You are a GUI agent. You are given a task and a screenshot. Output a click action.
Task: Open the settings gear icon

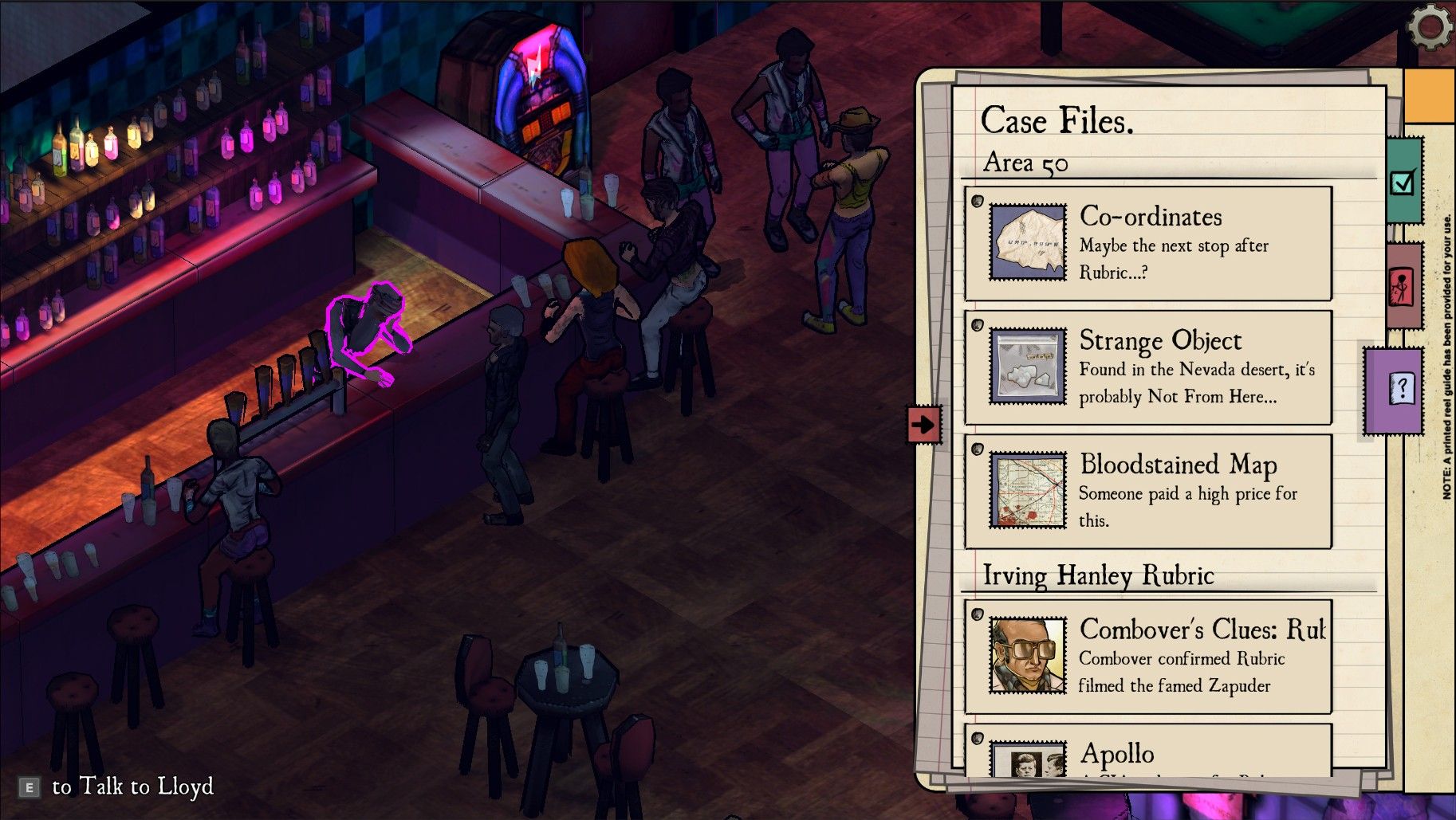pyautogui.click(x=1430, y=27)
